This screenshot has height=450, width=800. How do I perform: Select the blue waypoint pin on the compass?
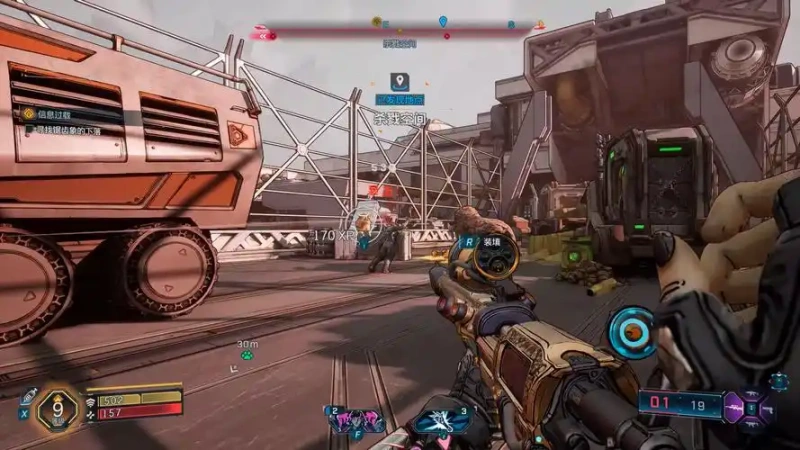[x=443, y=21]
